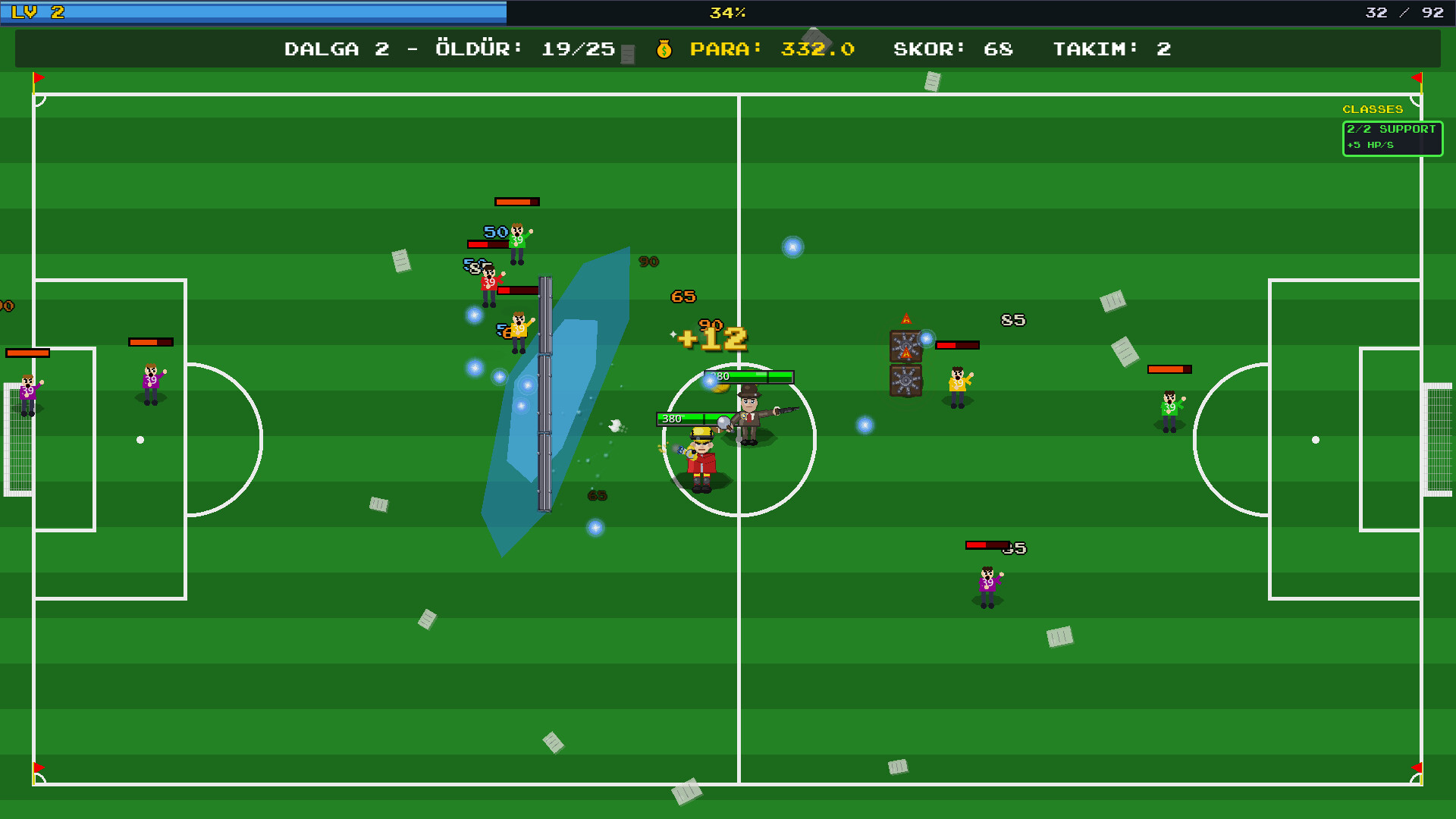Open the CLASSES header label
Image resolution: width=1456 pixels, height=819 pixels.
(x=1373, y=108)
